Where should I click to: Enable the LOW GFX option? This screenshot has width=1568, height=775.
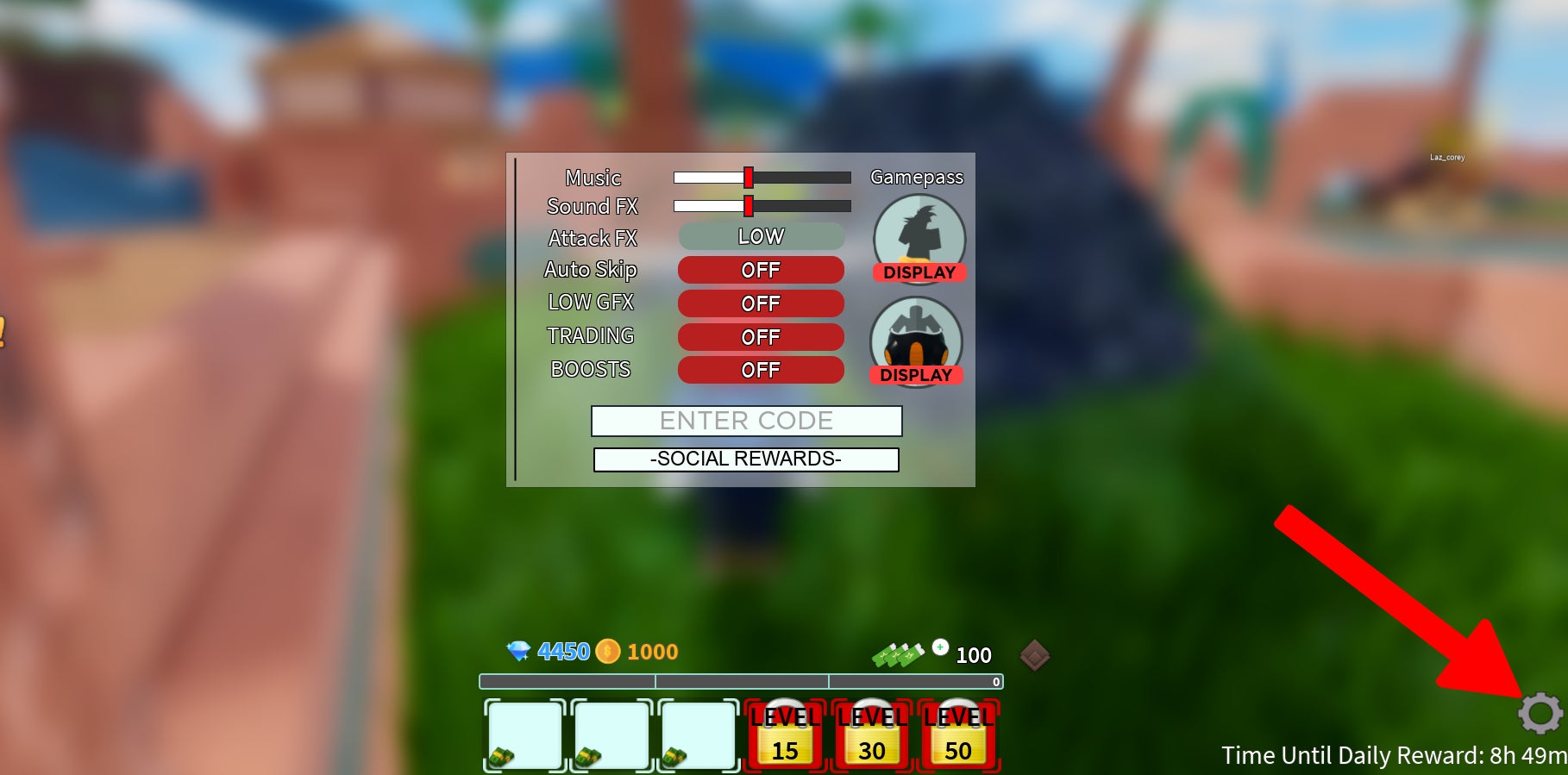pos(760,303)
